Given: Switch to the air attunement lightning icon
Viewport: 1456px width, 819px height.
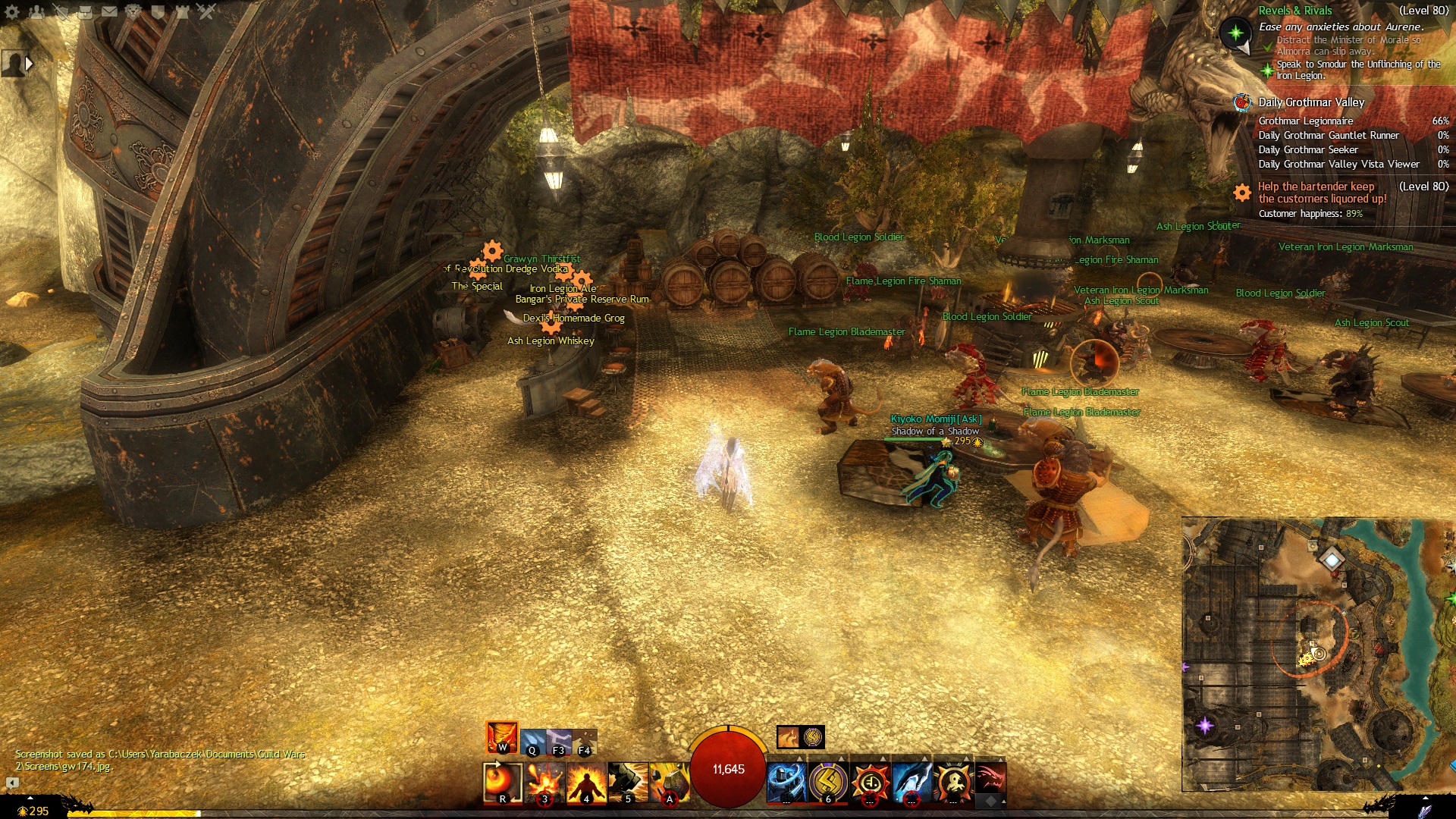Looking at the screenshot, I should [559, 741].
